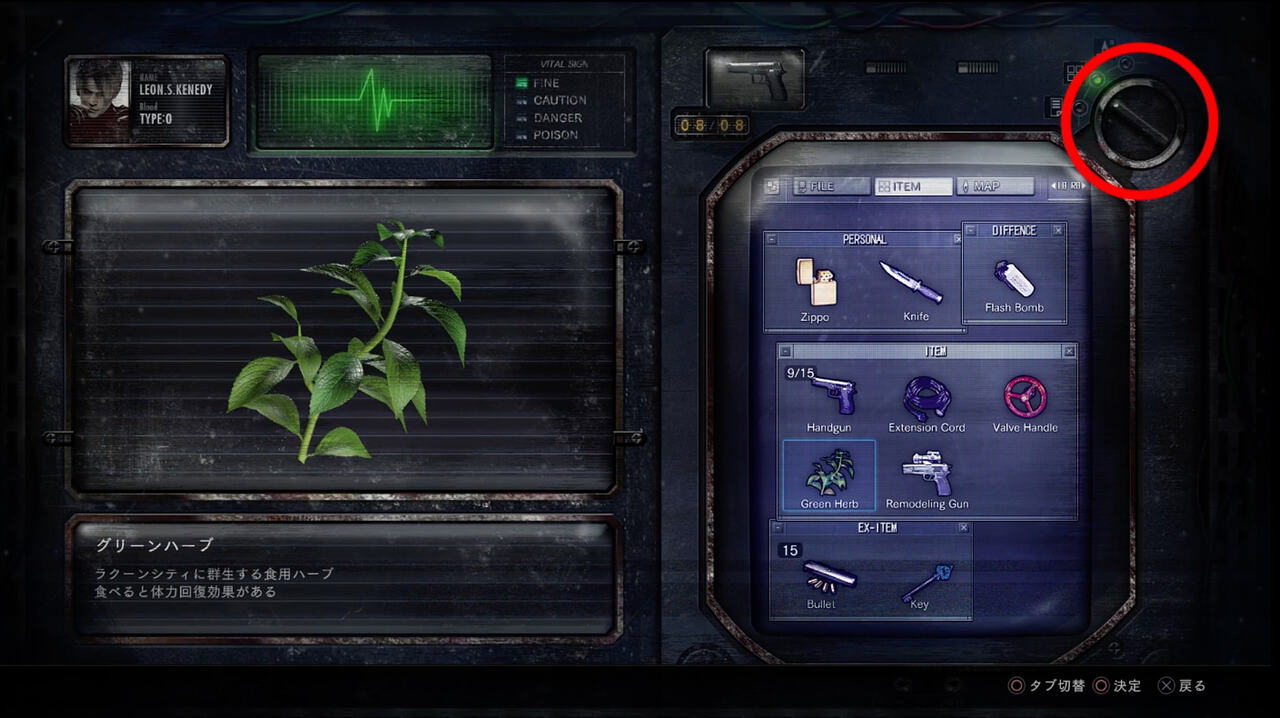Select the Green Herb slot
Viewport: 1280px width, 718px height.
tap(829, 477)
